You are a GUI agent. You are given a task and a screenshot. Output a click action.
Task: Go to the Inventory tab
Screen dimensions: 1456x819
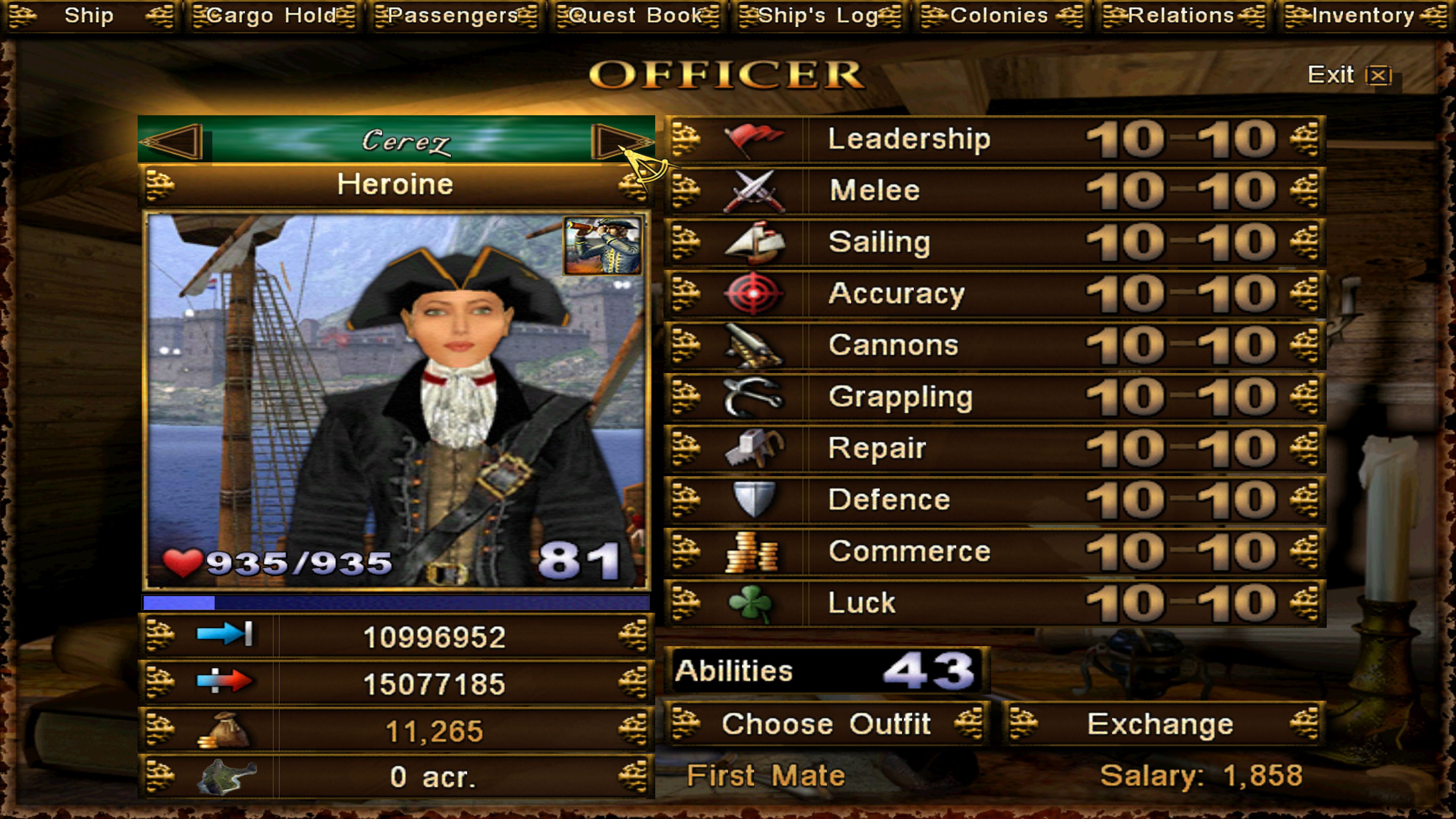1363,16
